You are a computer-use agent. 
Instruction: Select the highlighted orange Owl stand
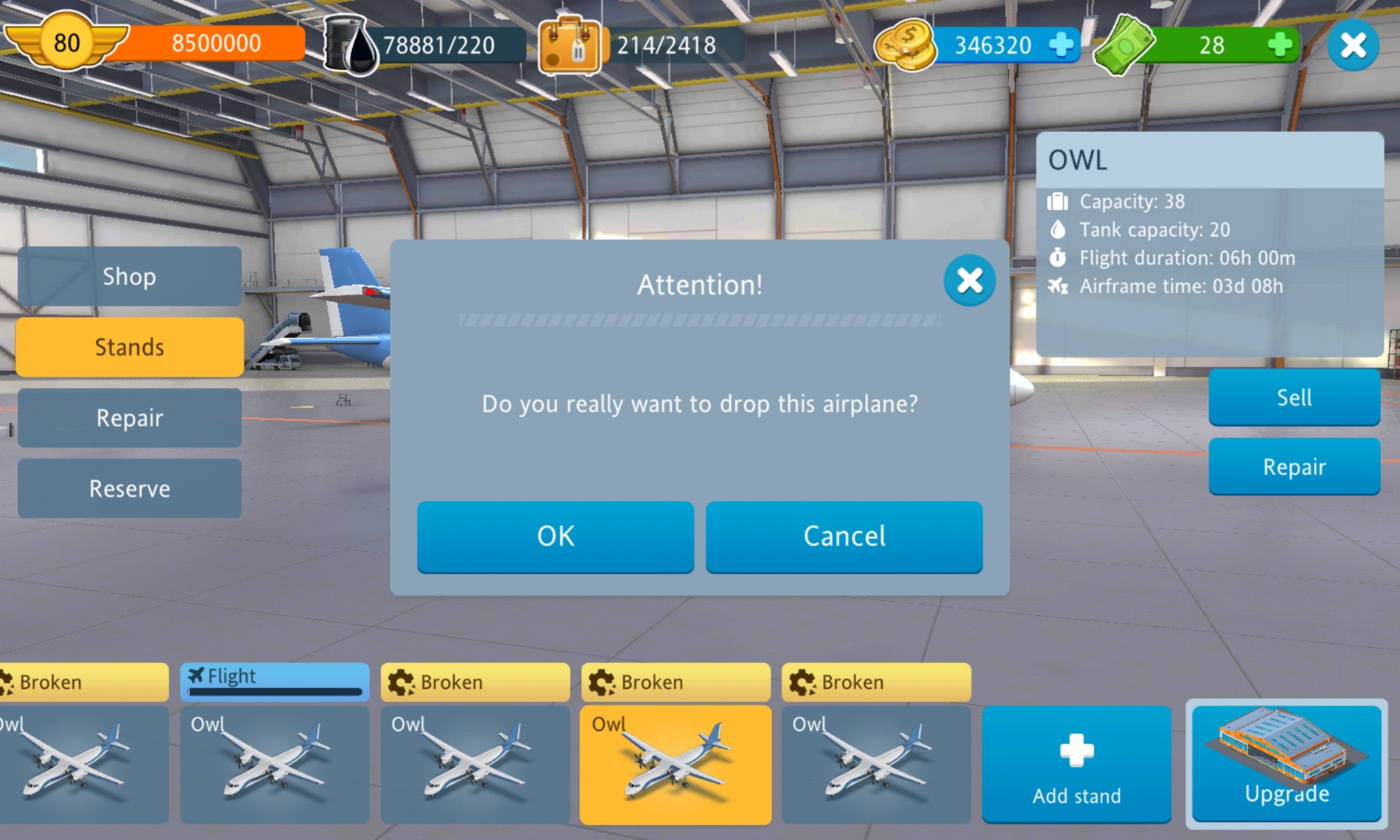click(675, 763)
